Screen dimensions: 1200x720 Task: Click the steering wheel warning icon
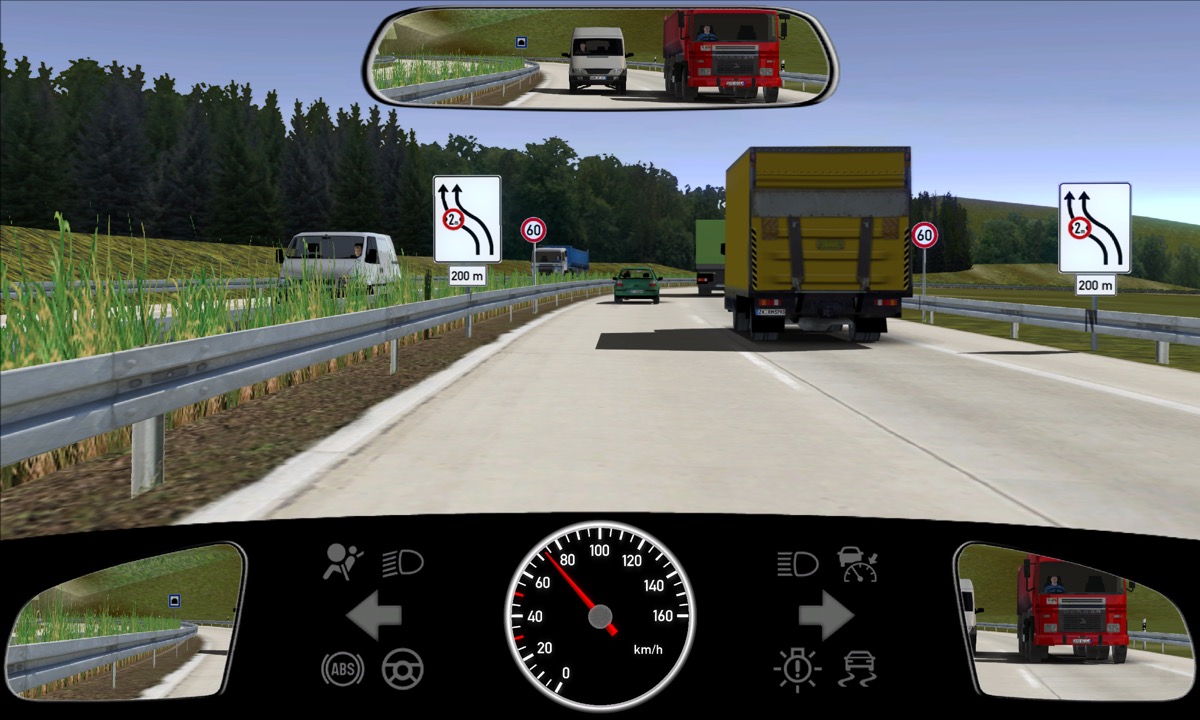point(403,668)
